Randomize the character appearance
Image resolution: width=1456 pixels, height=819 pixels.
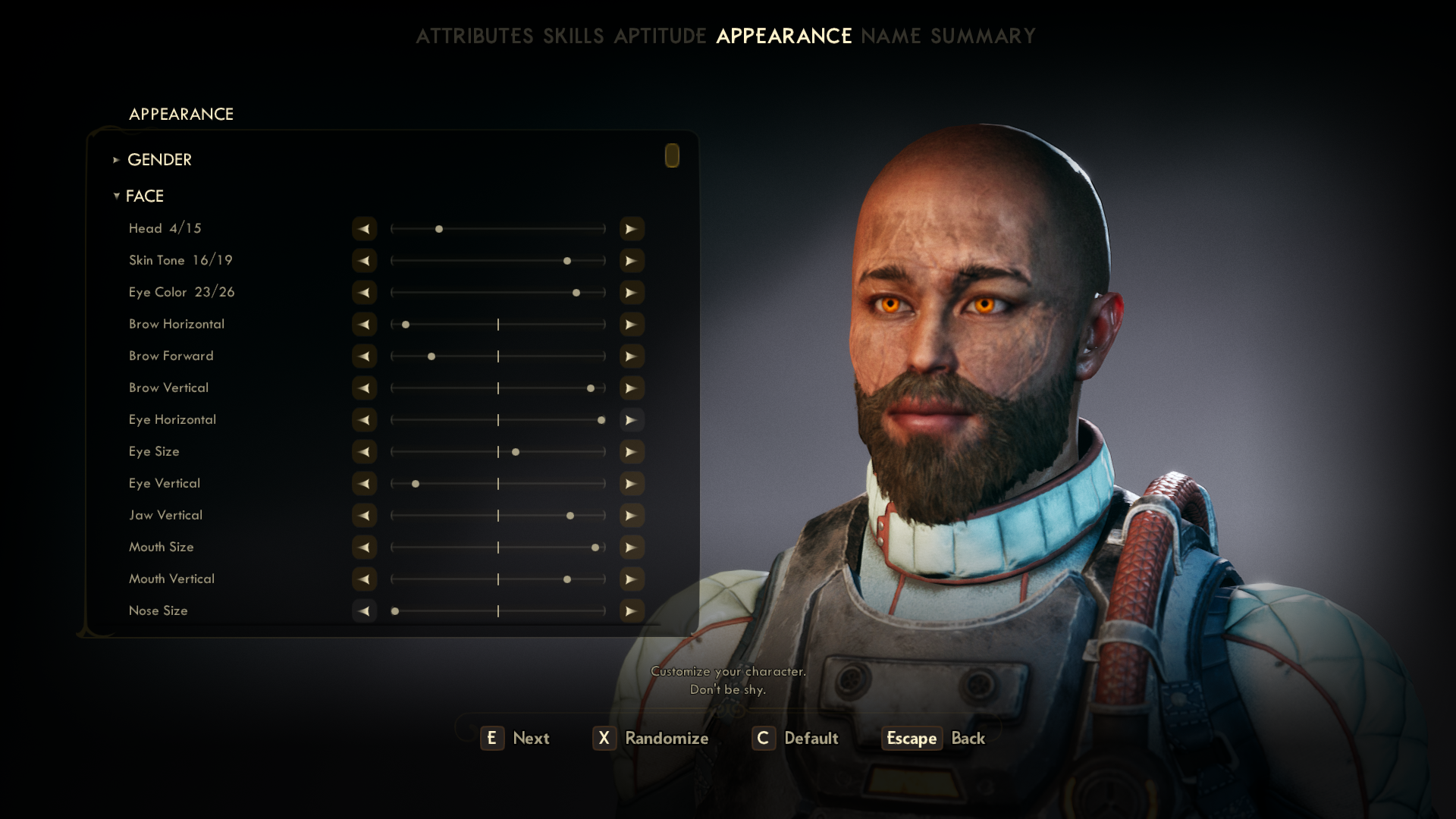pyautogui.click(x=651, y=738)
